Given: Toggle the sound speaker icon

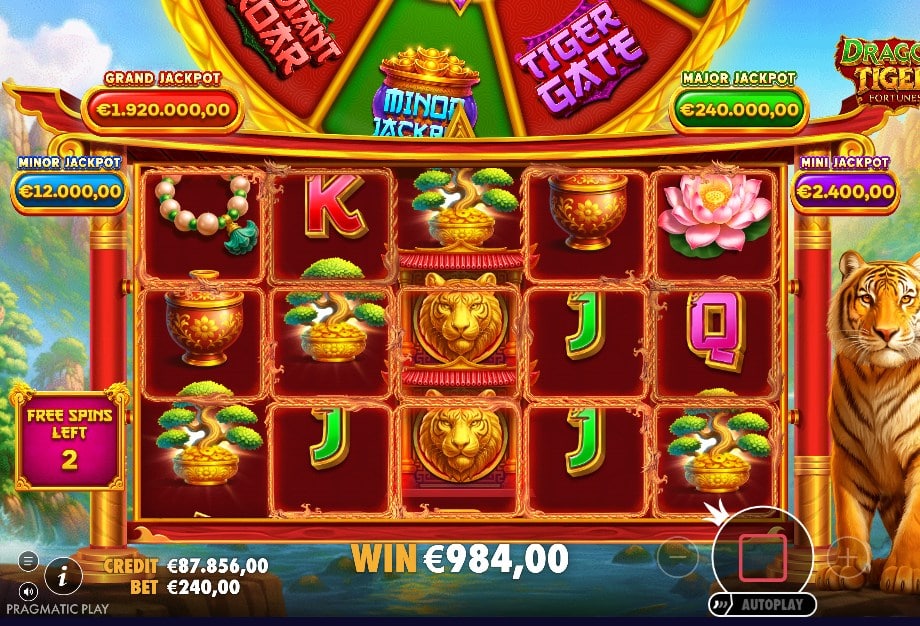Looking at the screenshot, I should coord(28,589).
